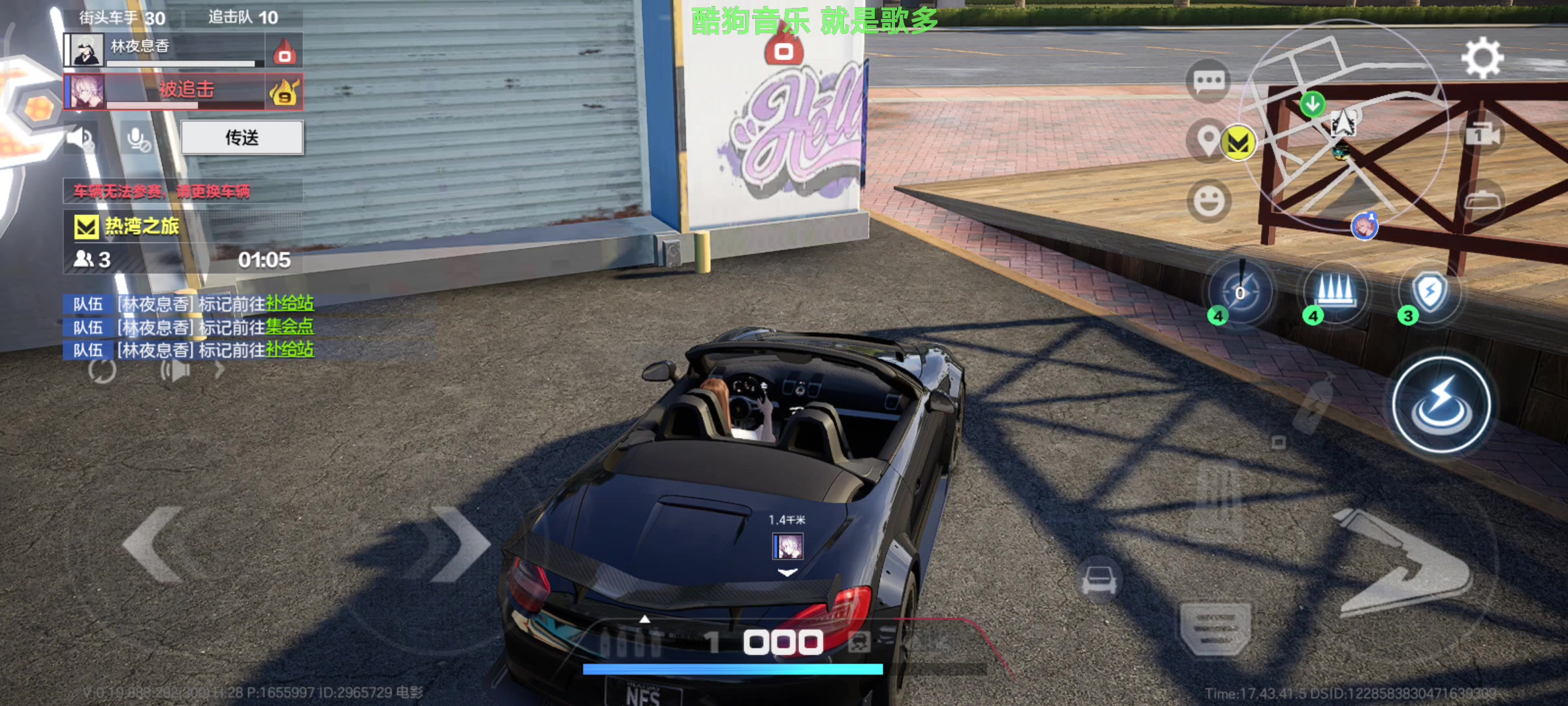Switch the camera view mode
The height and width of the screenshot is (706, 1568).
point(1482,135)
